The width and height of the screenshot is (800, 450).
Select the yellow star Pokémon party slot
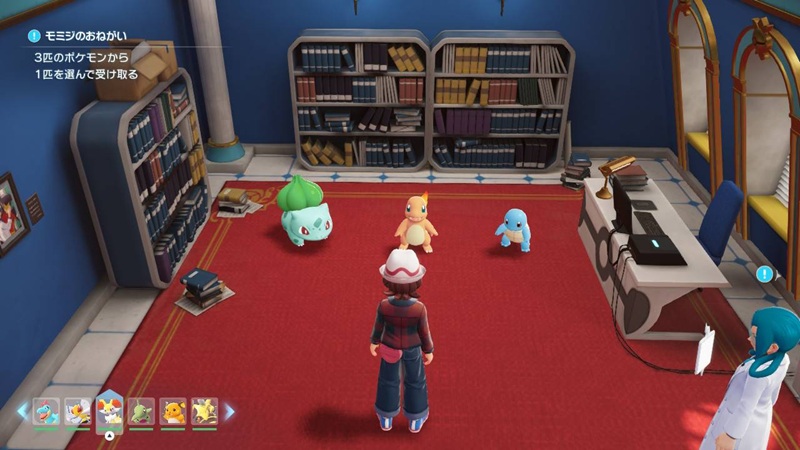tap(204, 411)
